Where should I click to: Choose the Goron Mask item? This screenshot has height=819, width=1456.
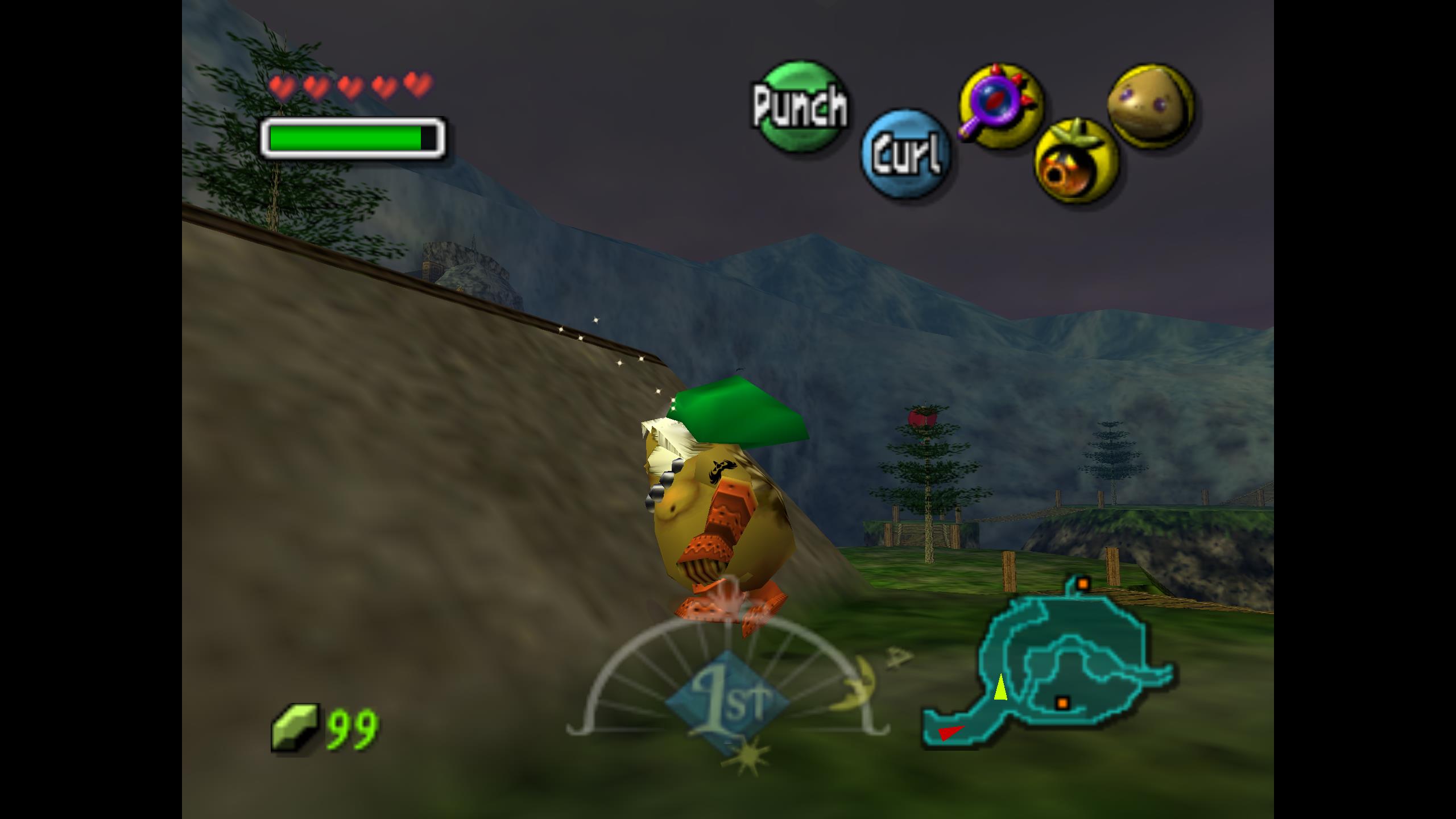coord(1151,106)
